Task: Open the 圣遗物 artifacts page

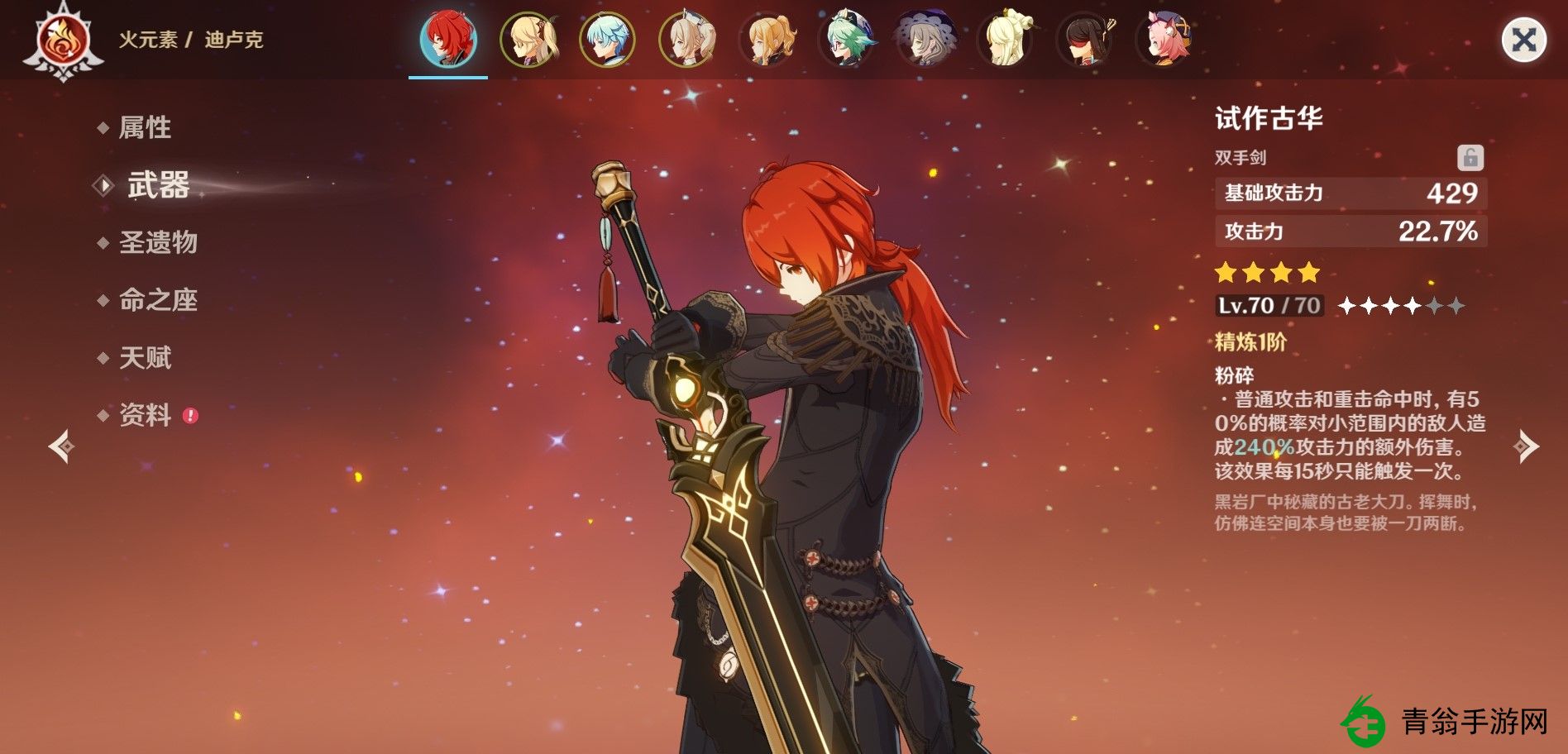Action: 158,242
